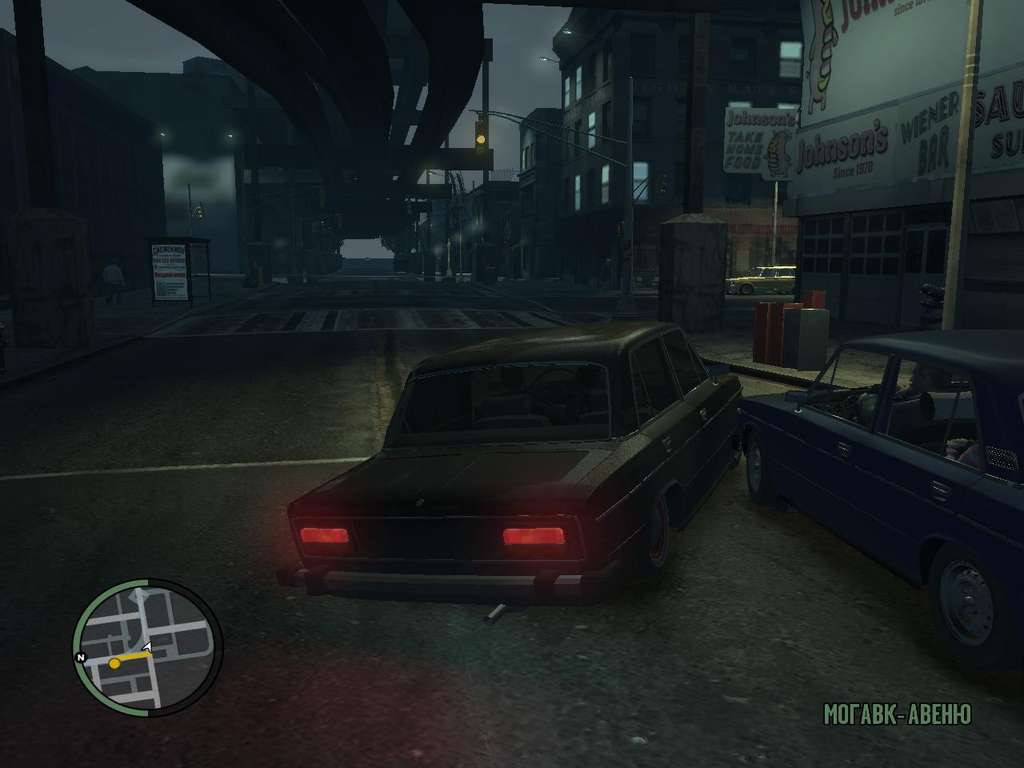Select the yellow objective blip on the minimap
Screen dimensions: 1024x768
pyautogui.click(x=115, y=663)
